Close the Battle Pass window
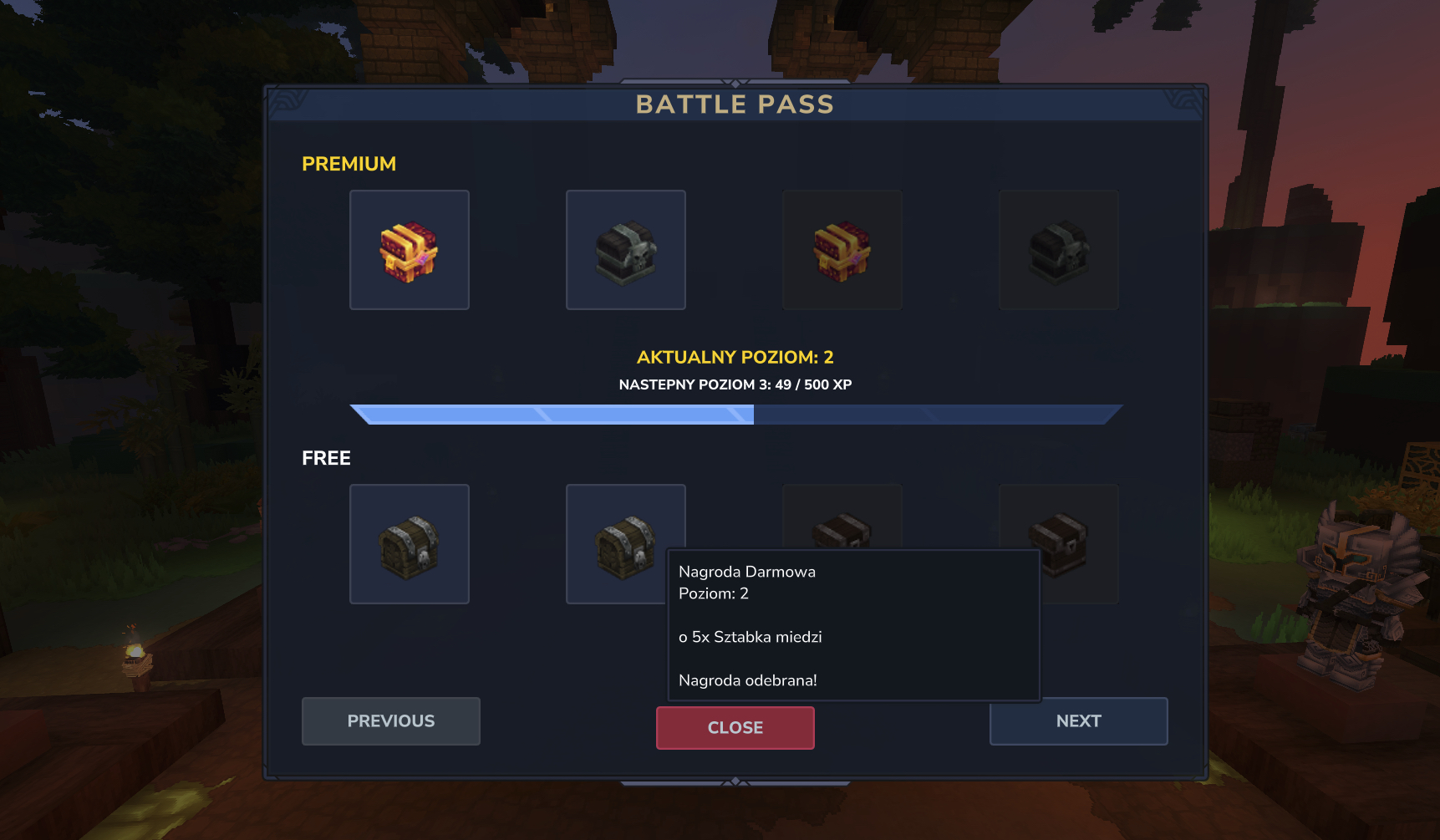Image resolution: width=1440 pixels, height=840 pixels. click(735, 727)
